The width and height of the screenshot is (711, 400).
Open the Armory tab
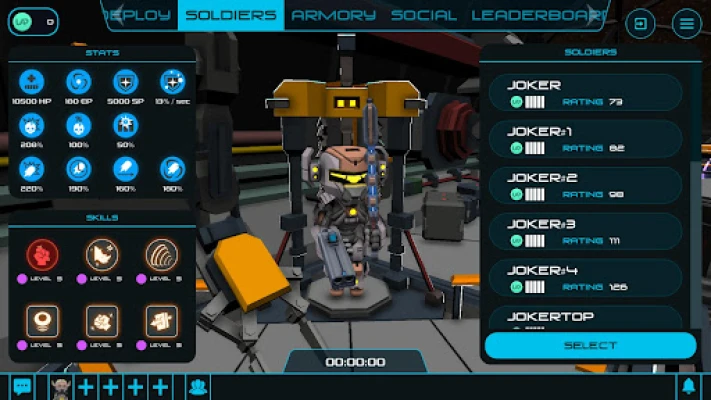point(334,15)
